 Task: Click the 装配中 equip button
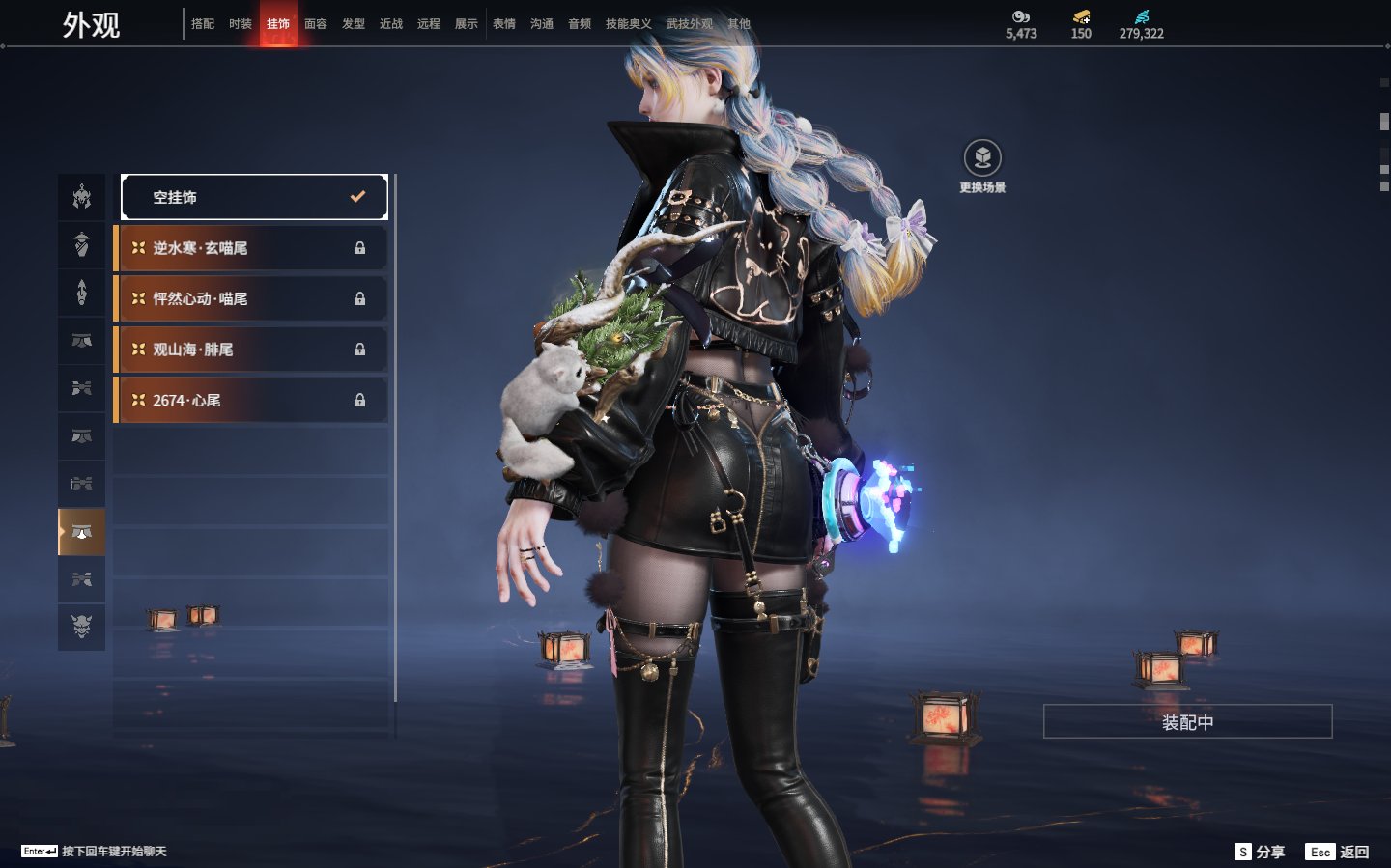[x=1187, y=722]
